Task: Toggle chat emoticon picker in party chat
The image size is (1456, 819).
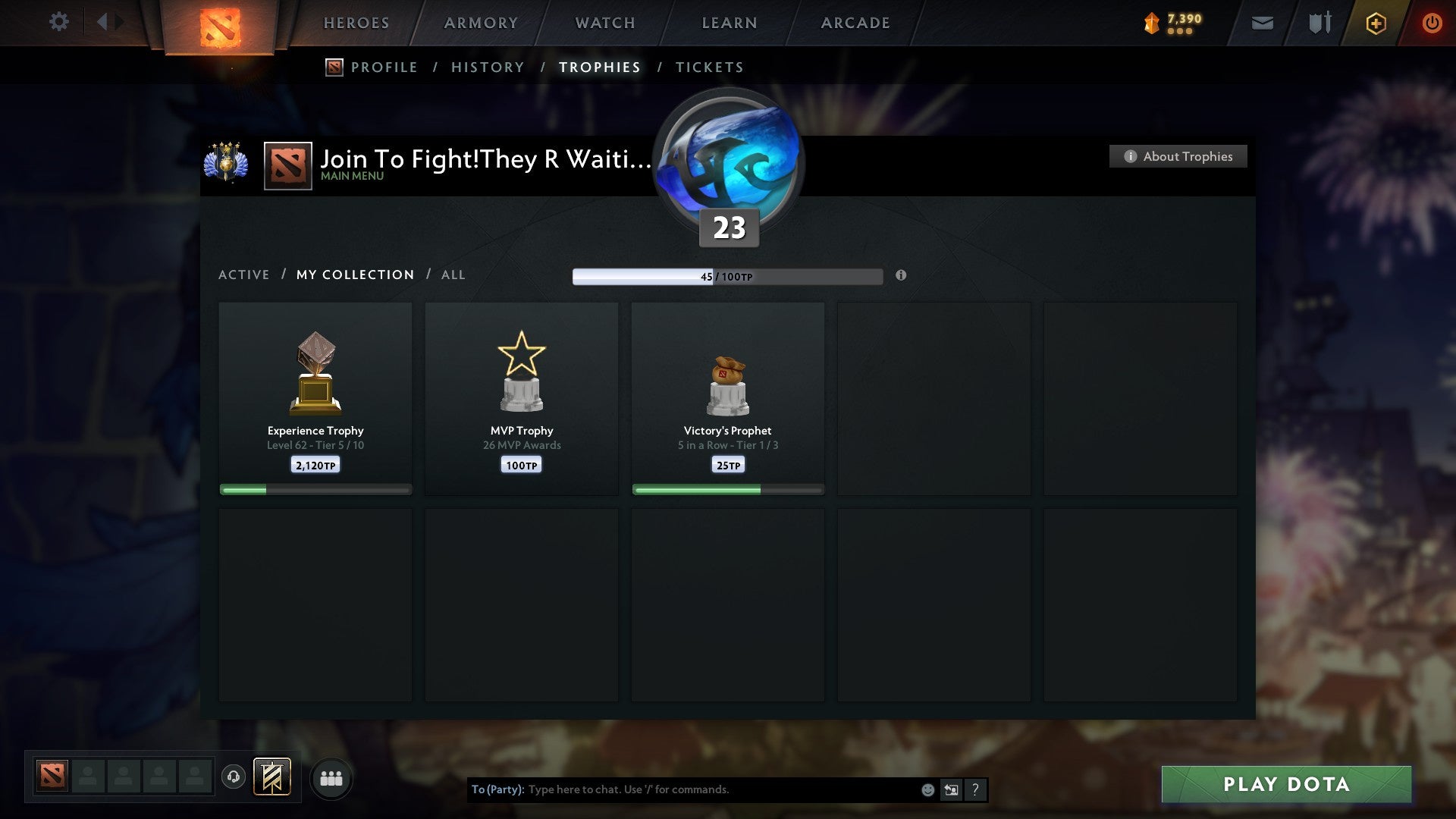Action: point(927,789)
